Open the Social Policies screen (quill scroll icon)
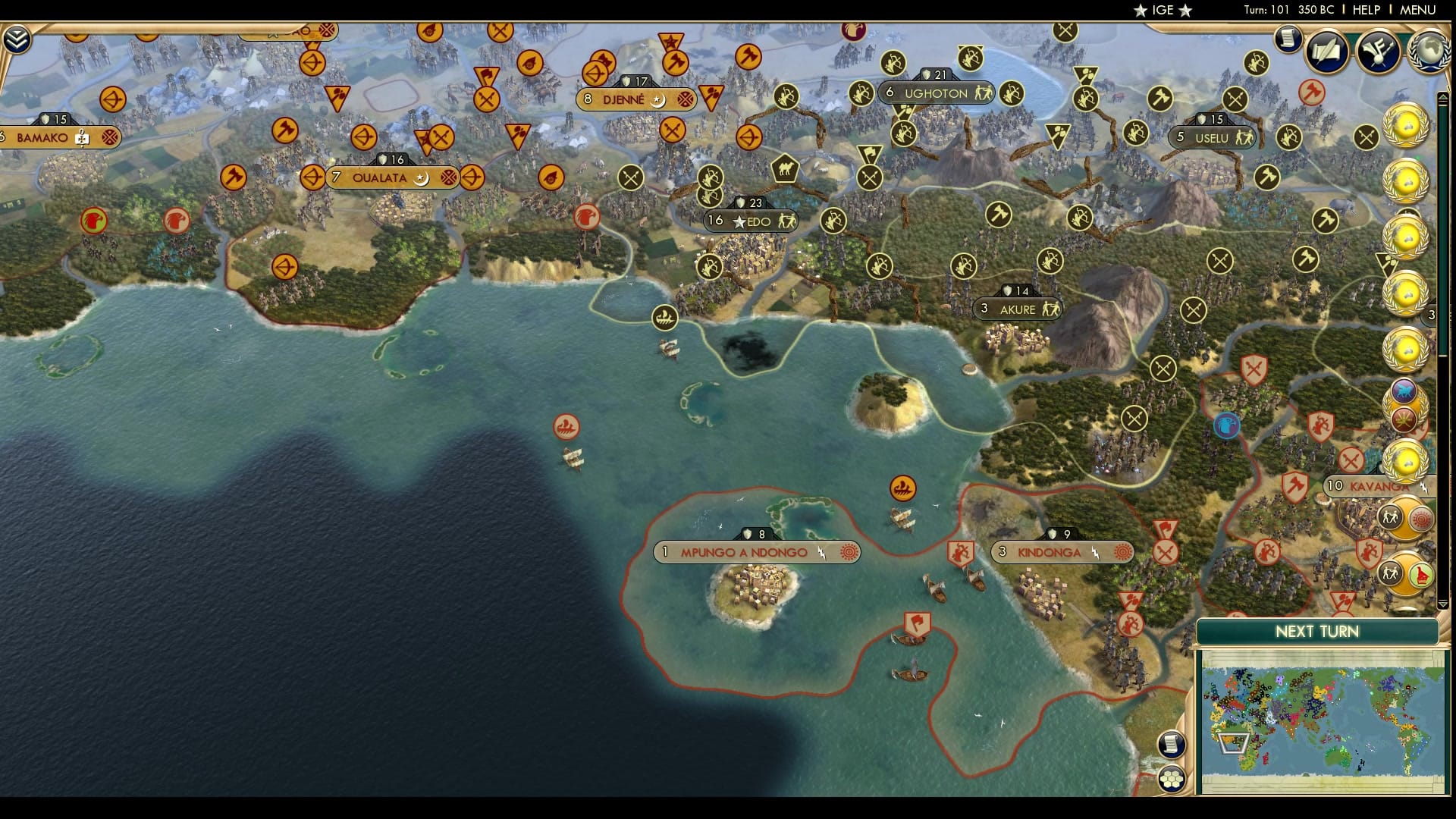This screenshot has width=1456, height=819. (x=1326, y=52)
